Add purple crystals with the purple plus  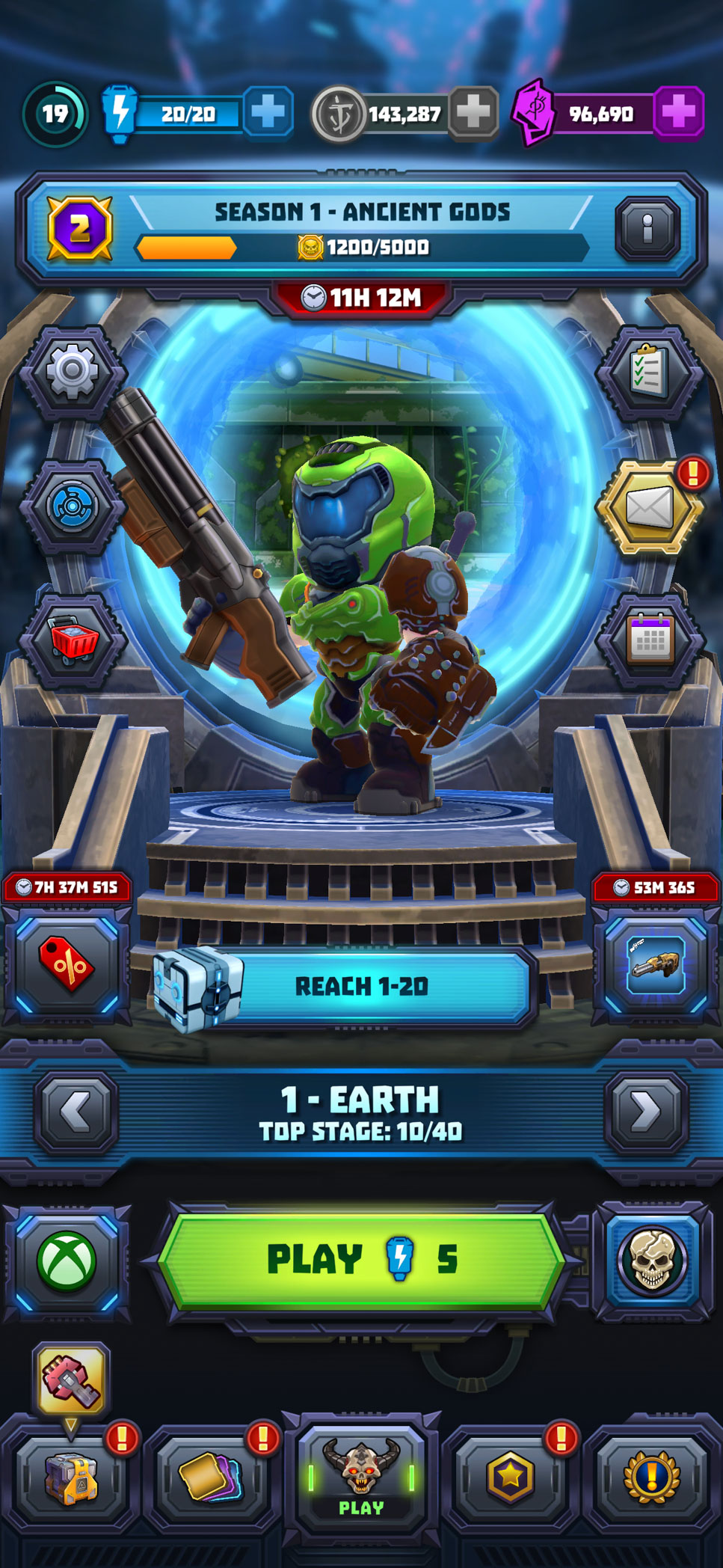point(678,113)
